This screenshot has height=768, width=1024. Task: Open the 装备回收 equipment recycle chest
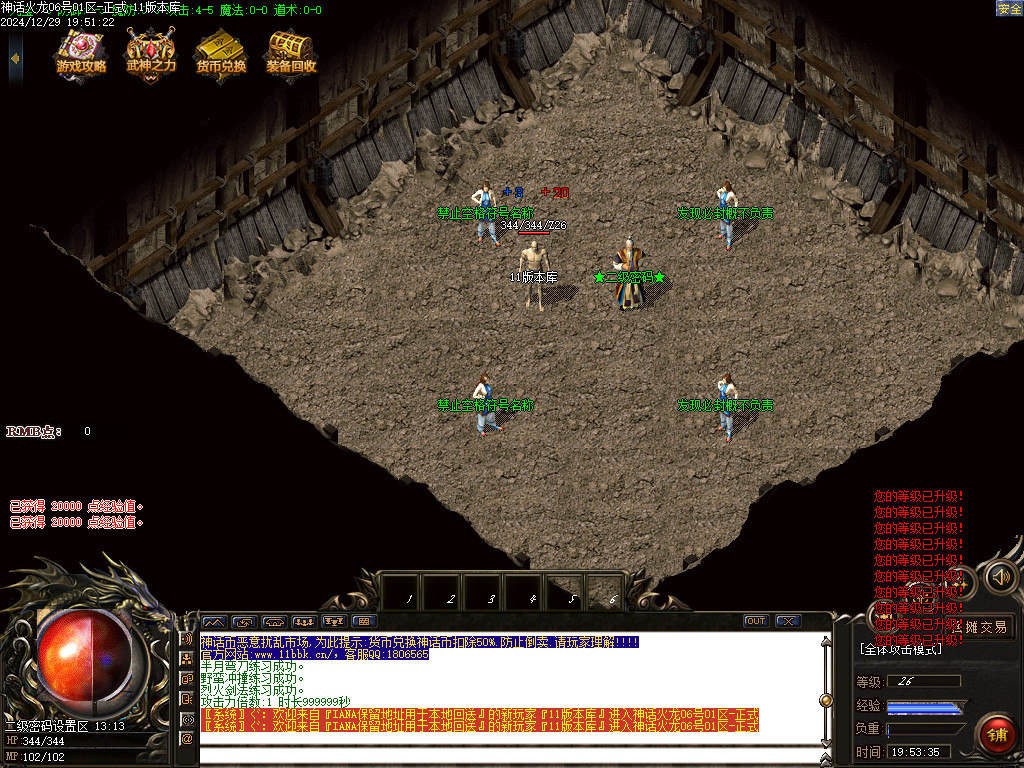coord(291,52)
